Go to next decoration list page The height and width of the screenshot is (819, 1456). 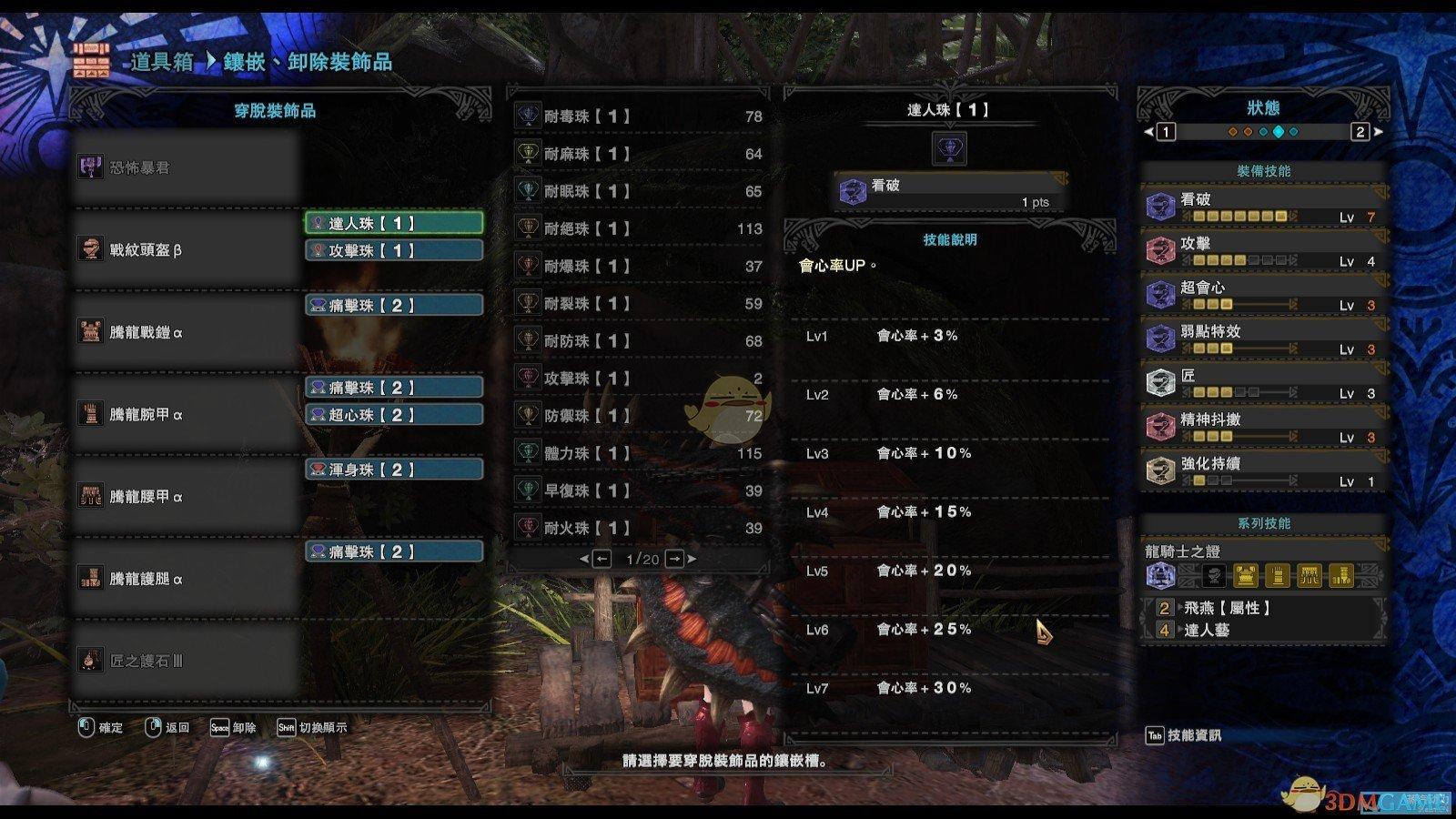point(675,559)
